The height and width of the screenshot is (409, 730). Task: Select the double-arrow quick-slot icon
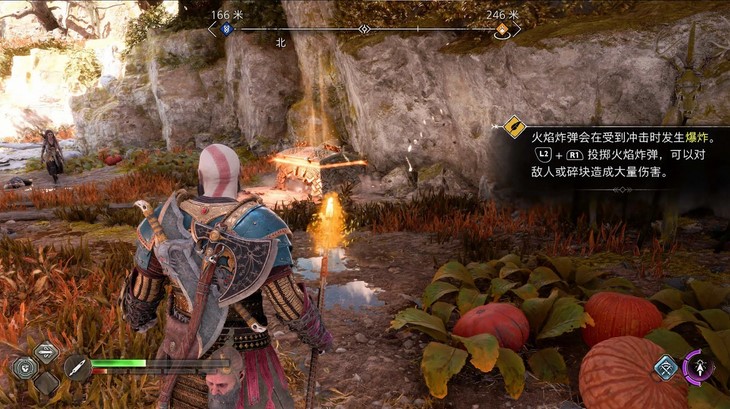[x=45, y=352]
